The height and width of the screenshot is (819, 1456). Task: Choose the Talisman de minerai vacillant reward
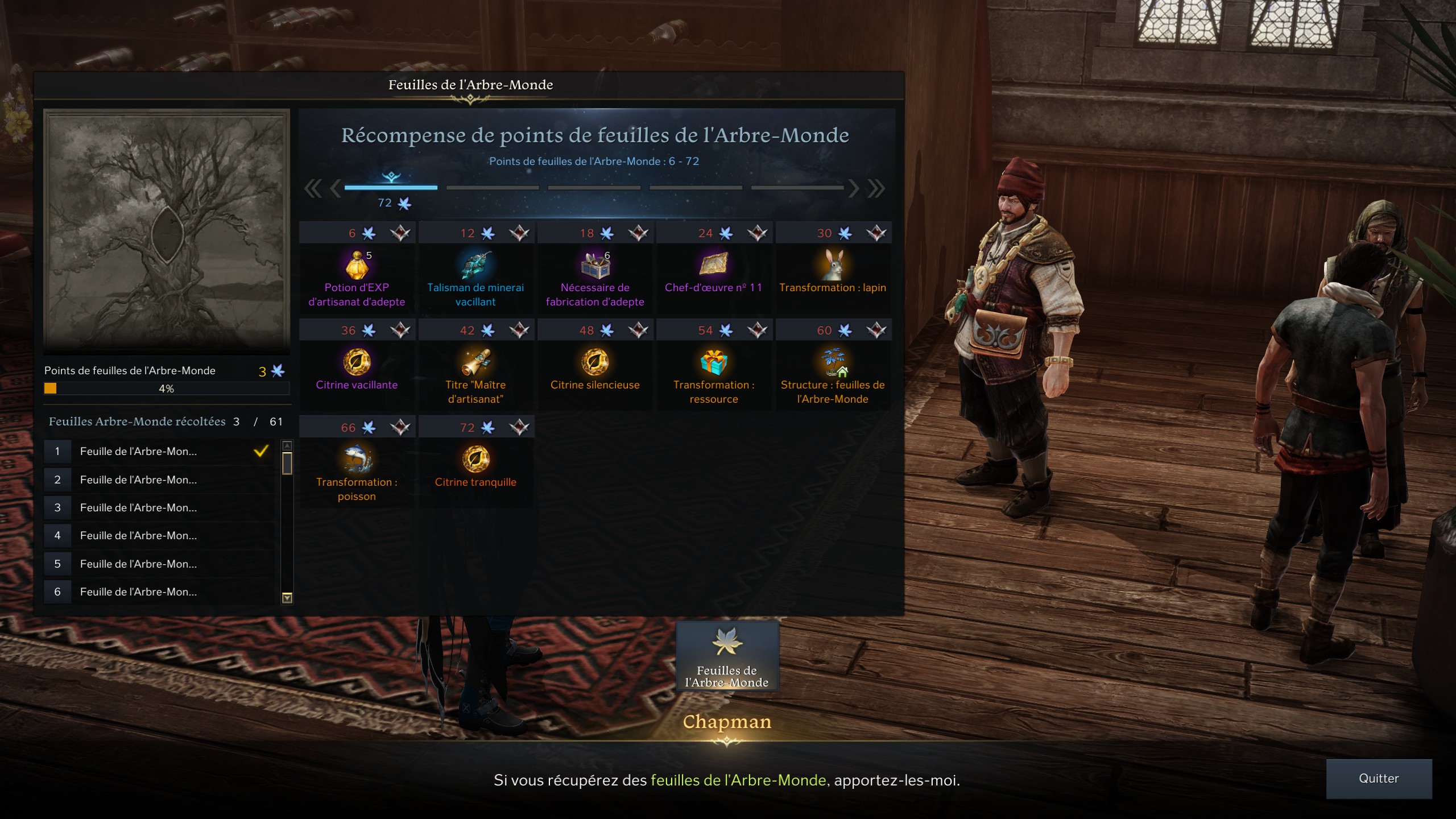[x=476, y=265]
